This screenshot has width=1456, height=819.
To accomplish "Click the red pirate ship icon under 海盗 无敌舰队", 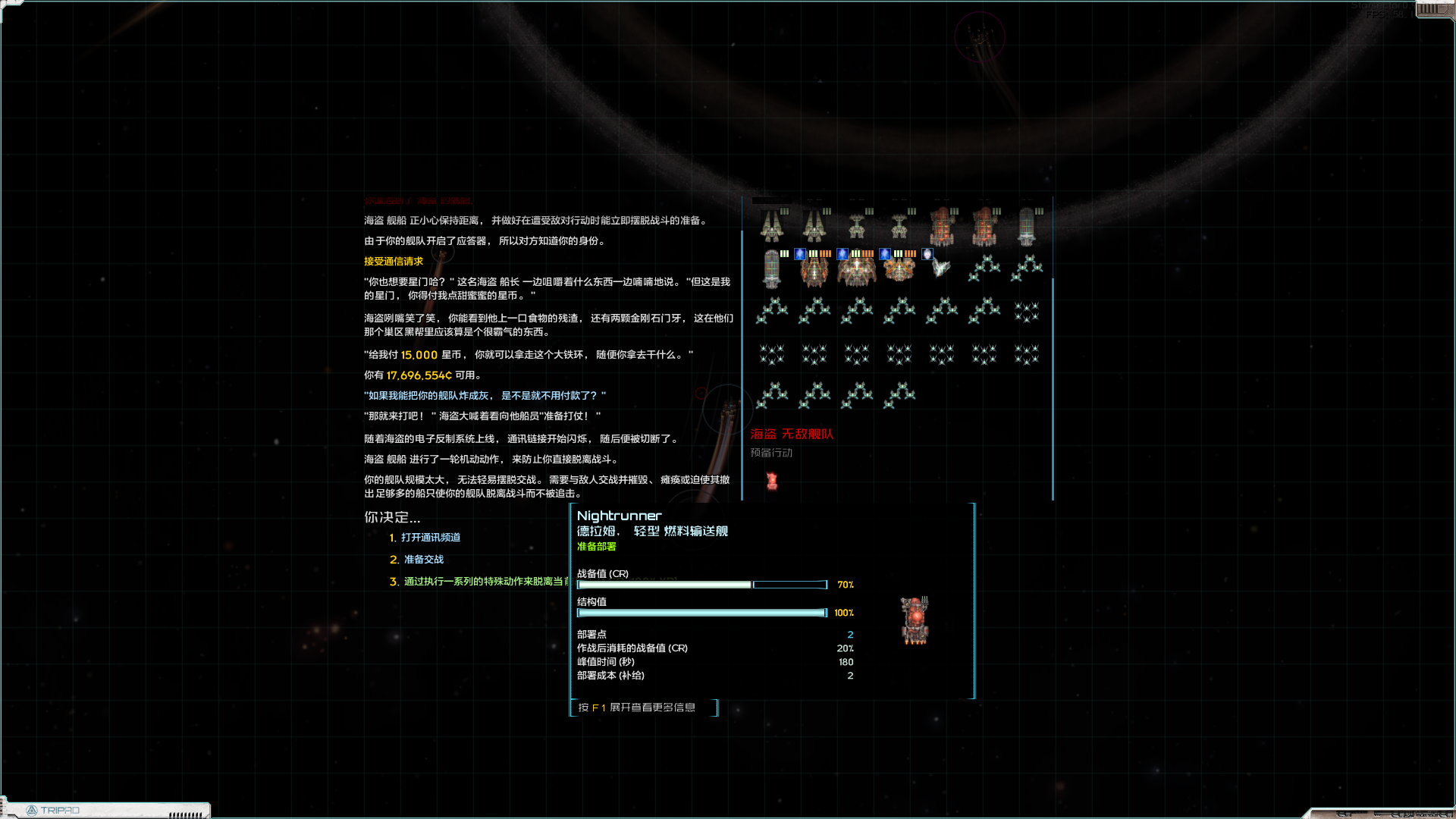I will (x=771, y=480).
